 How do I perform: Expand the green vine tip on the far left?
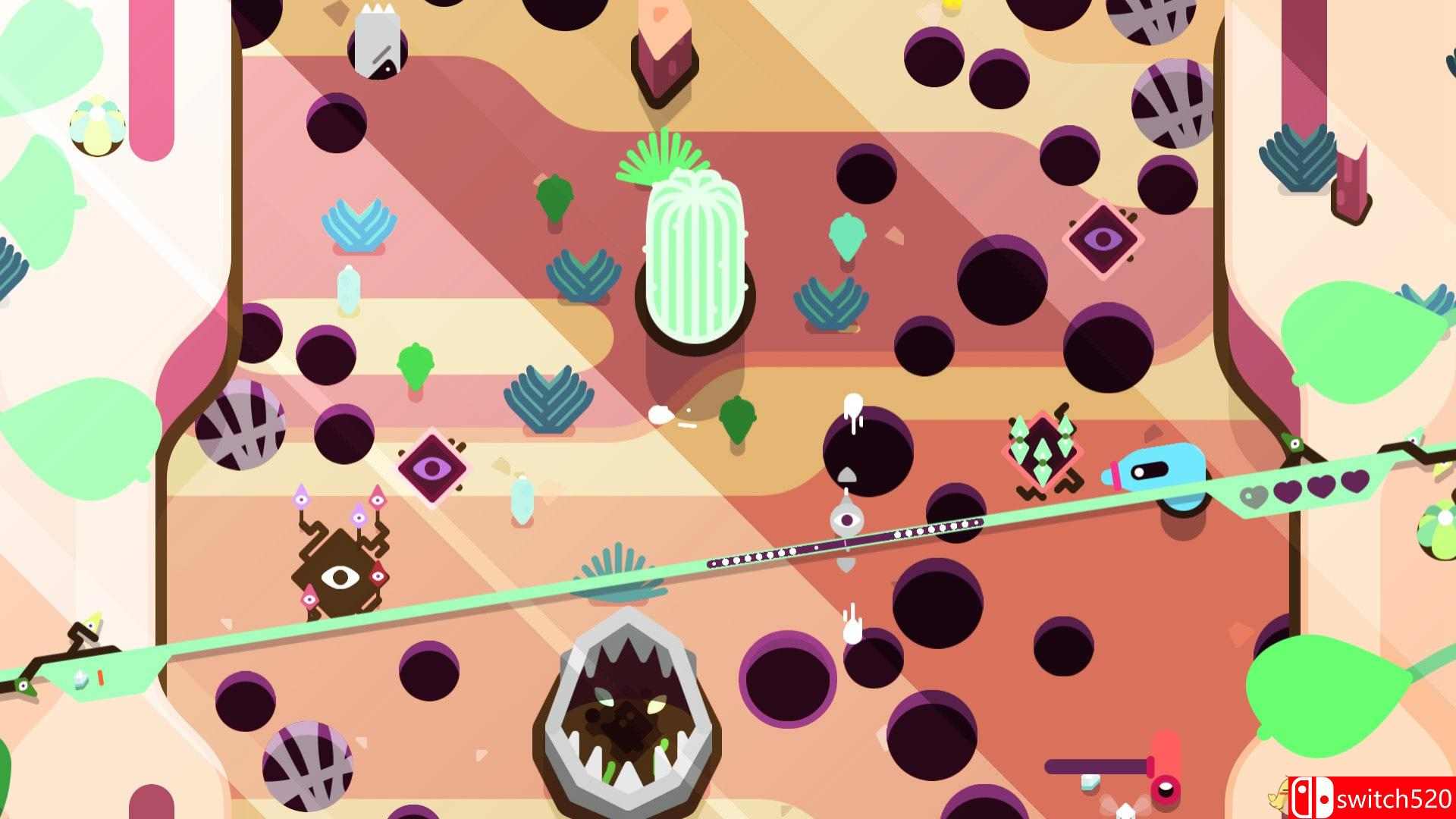(24, 685)
